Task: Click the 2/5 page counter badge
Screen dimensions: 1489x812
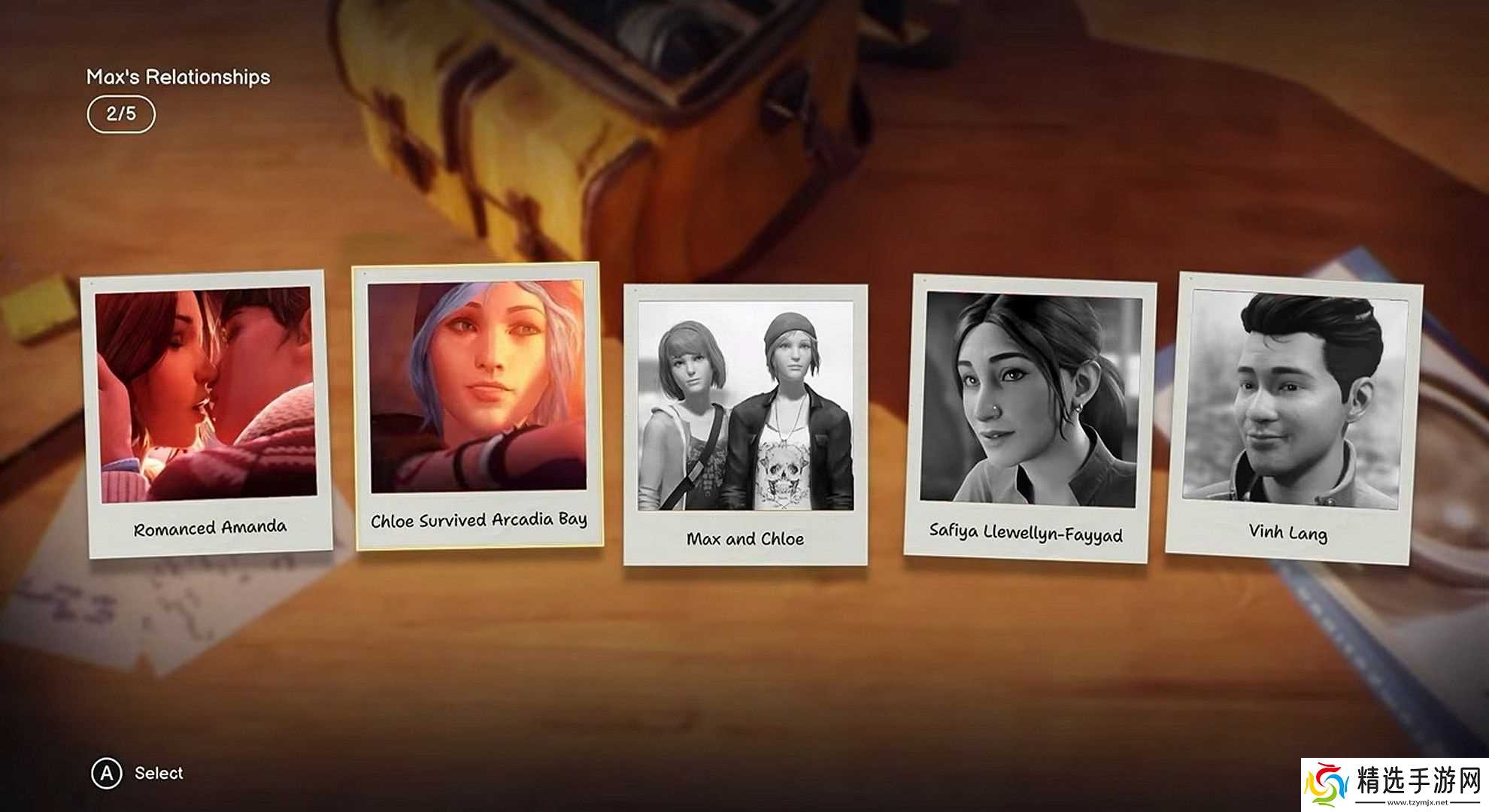Action: 123,114
